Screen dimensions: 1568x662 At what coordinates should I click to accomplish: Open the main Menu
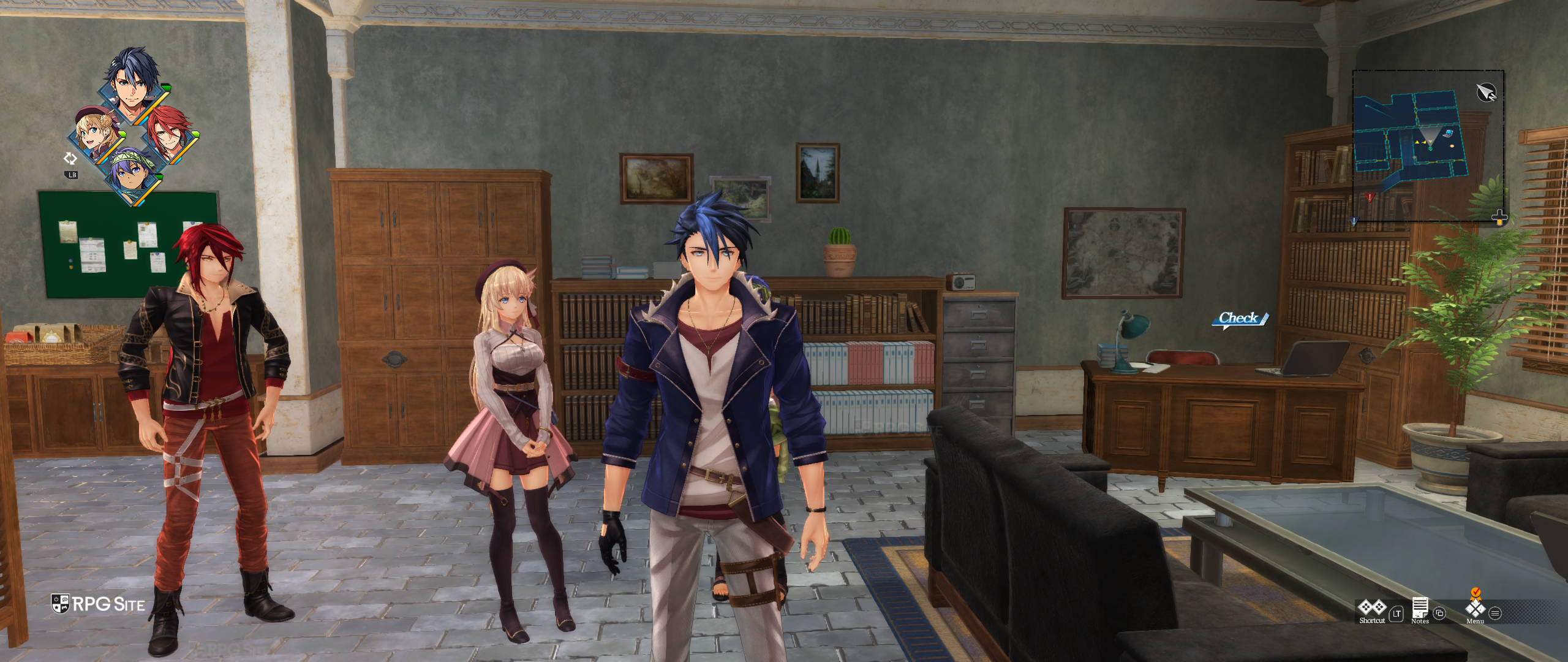pyautogui.click(x=1475, y=610)
